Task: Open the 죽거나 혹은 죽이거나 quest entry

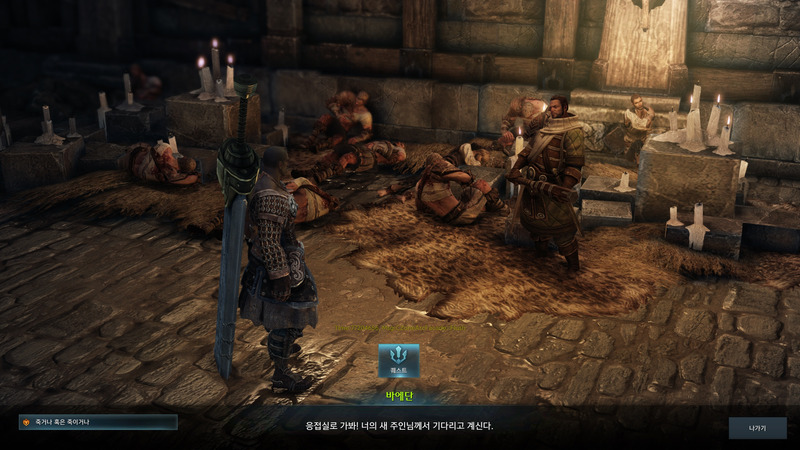Action: pos(98,422)
